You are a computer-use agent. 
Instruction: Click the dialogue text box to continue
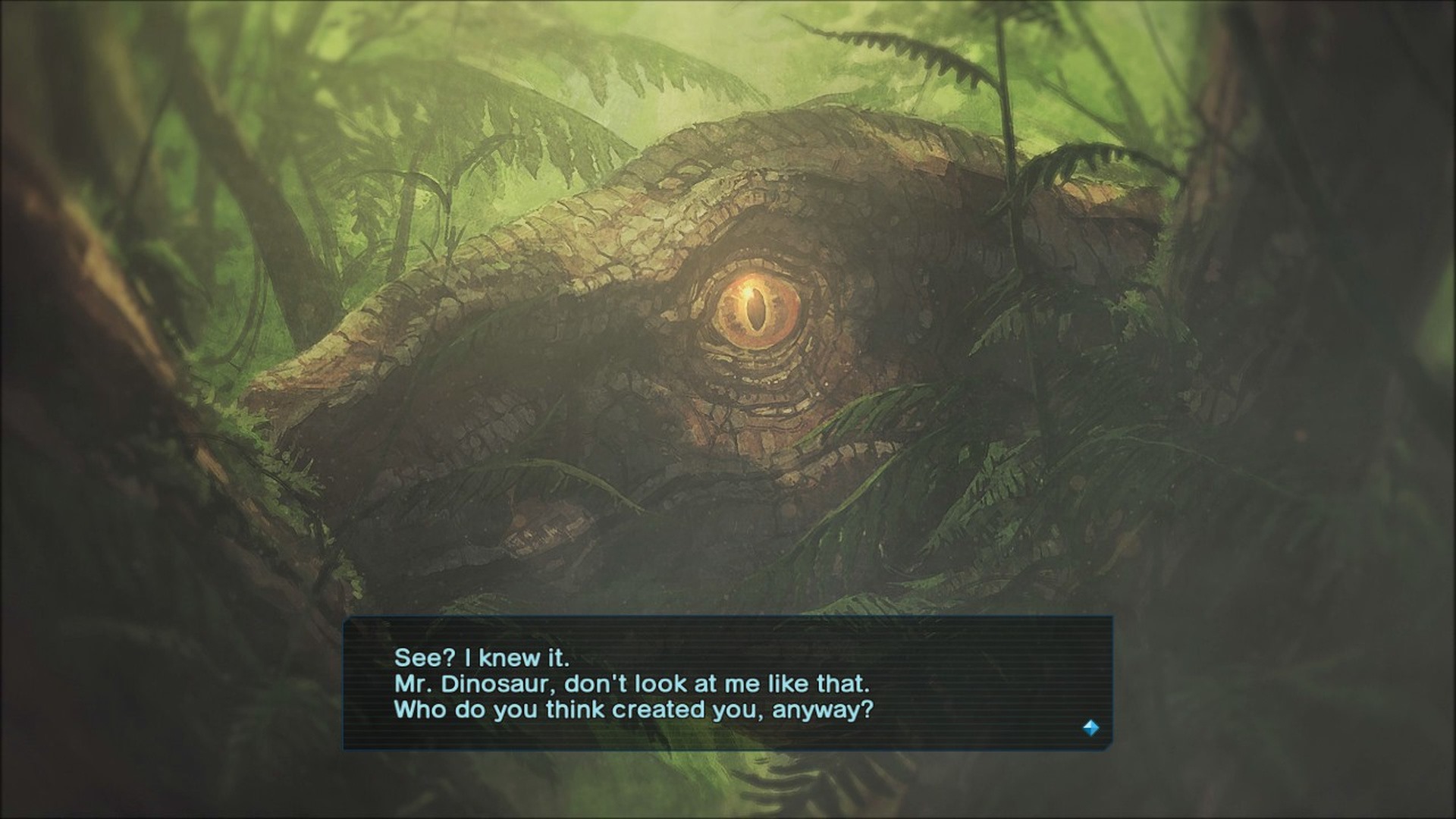(727, 683)
